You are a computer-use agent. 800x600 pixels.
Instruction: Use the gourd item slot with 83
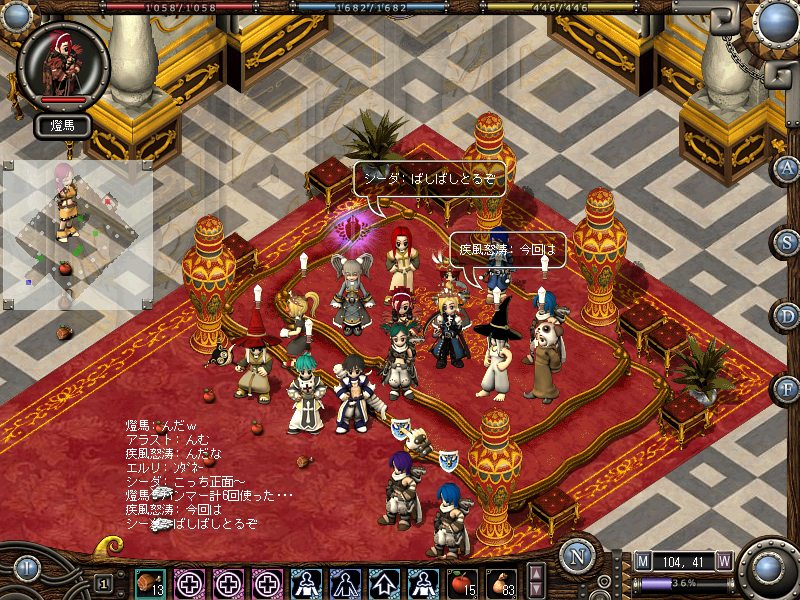tap(501, 582)
